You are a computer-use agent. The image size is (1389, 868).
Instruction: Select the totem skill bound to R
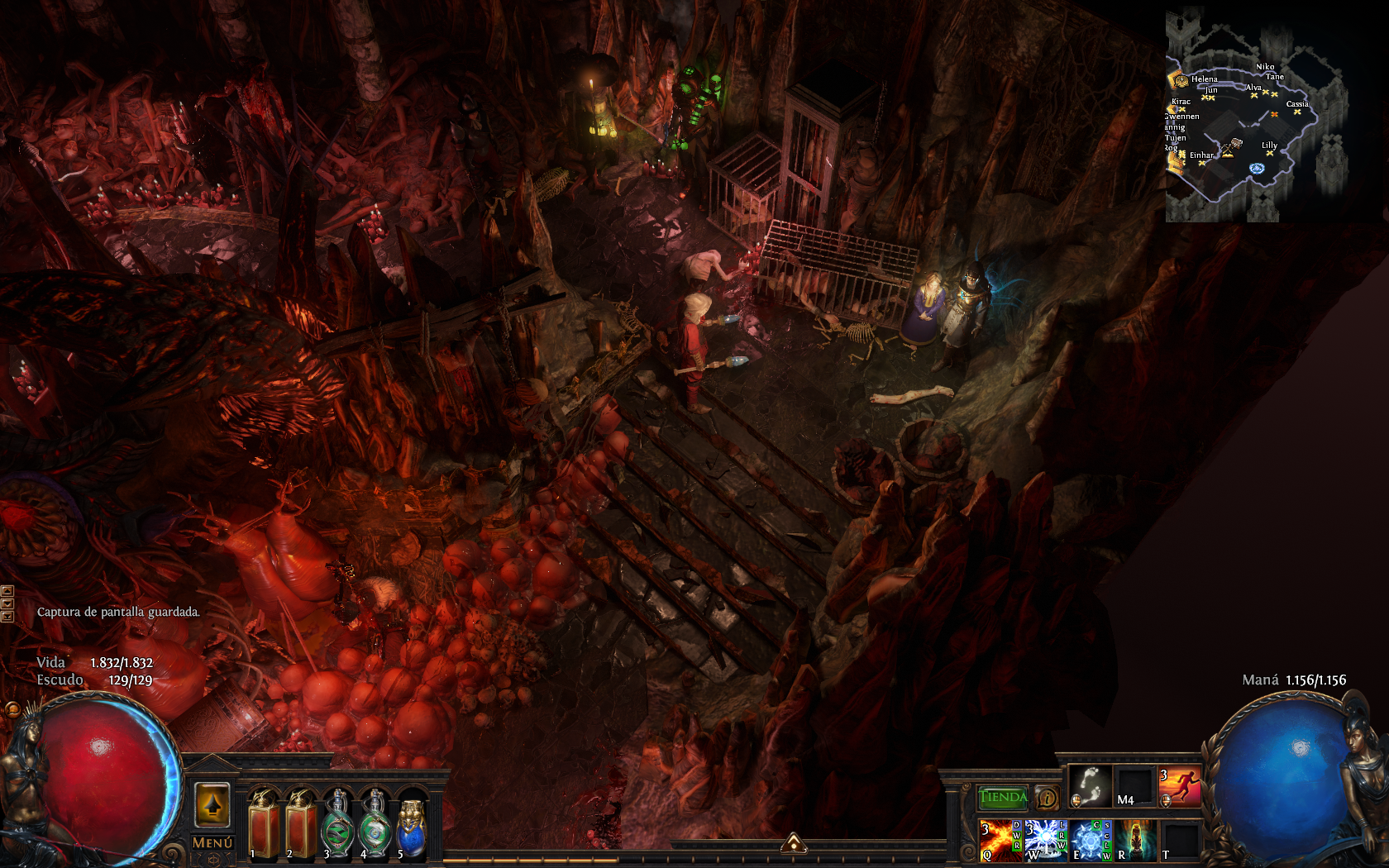(x=1135, y=840)
